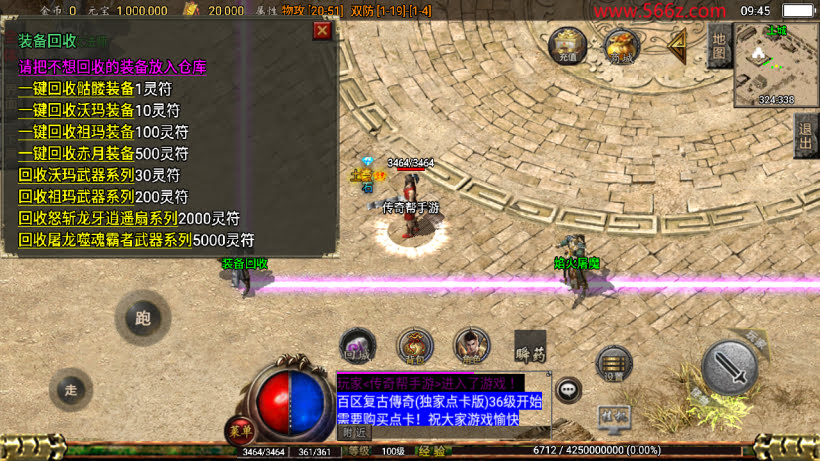This screenshot has height=461, width=820.
Task: Switch to the 走 walk button
Action: [70, 390]
